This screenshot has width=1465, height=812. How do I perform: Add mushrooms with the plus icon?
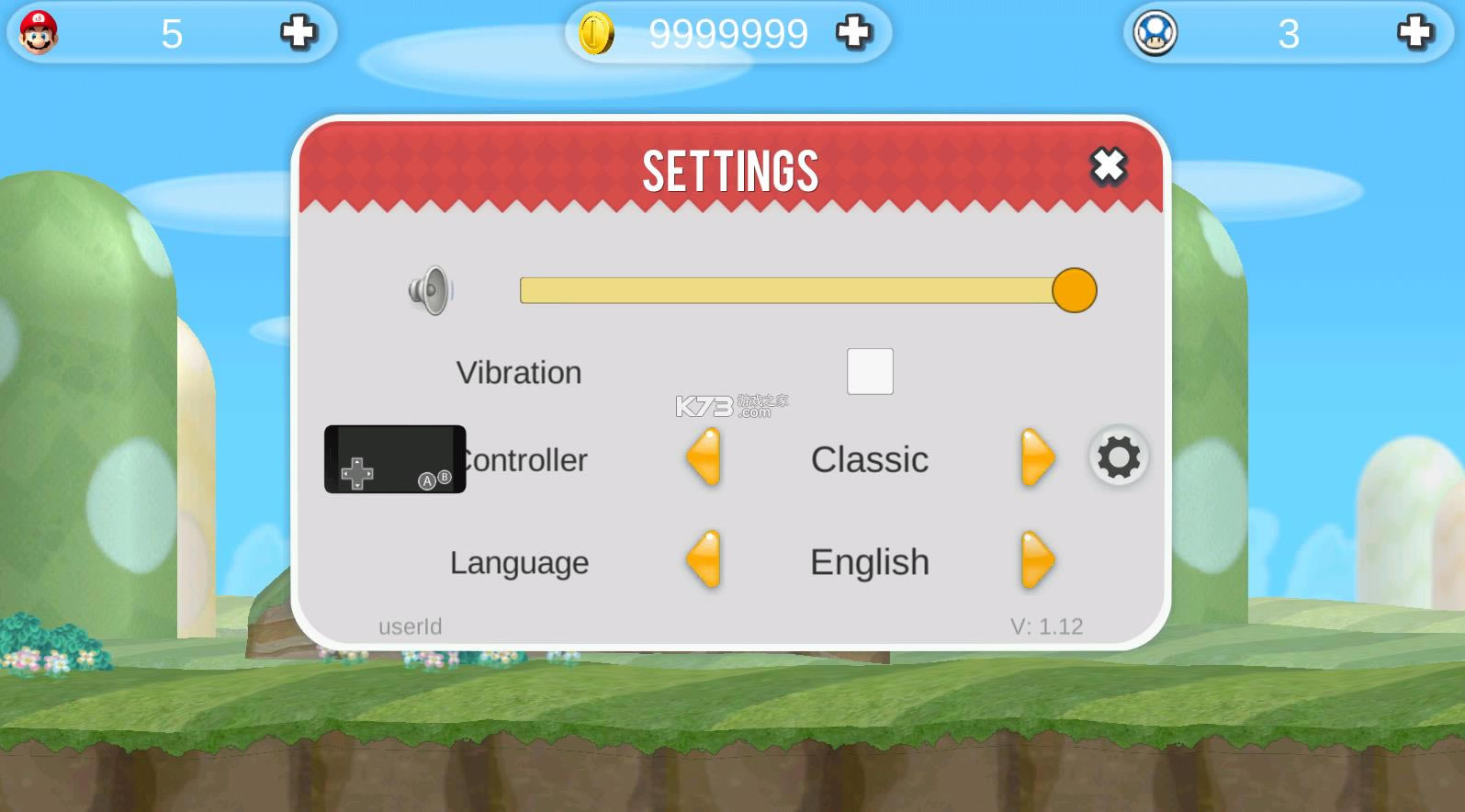(x=1412, y=32)
